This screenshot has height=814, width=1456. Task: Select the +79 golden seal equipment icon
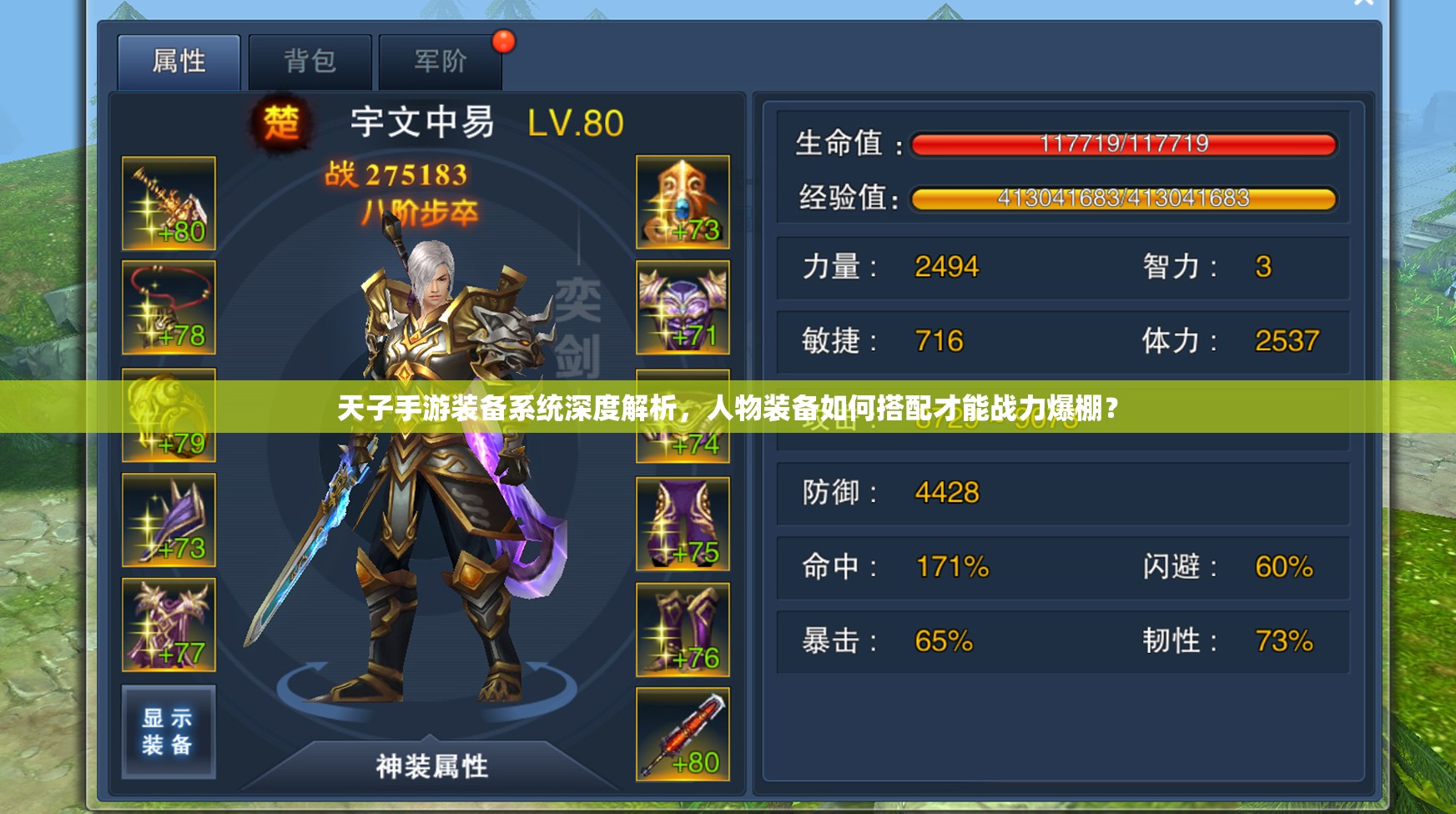(x=167, y=415)
